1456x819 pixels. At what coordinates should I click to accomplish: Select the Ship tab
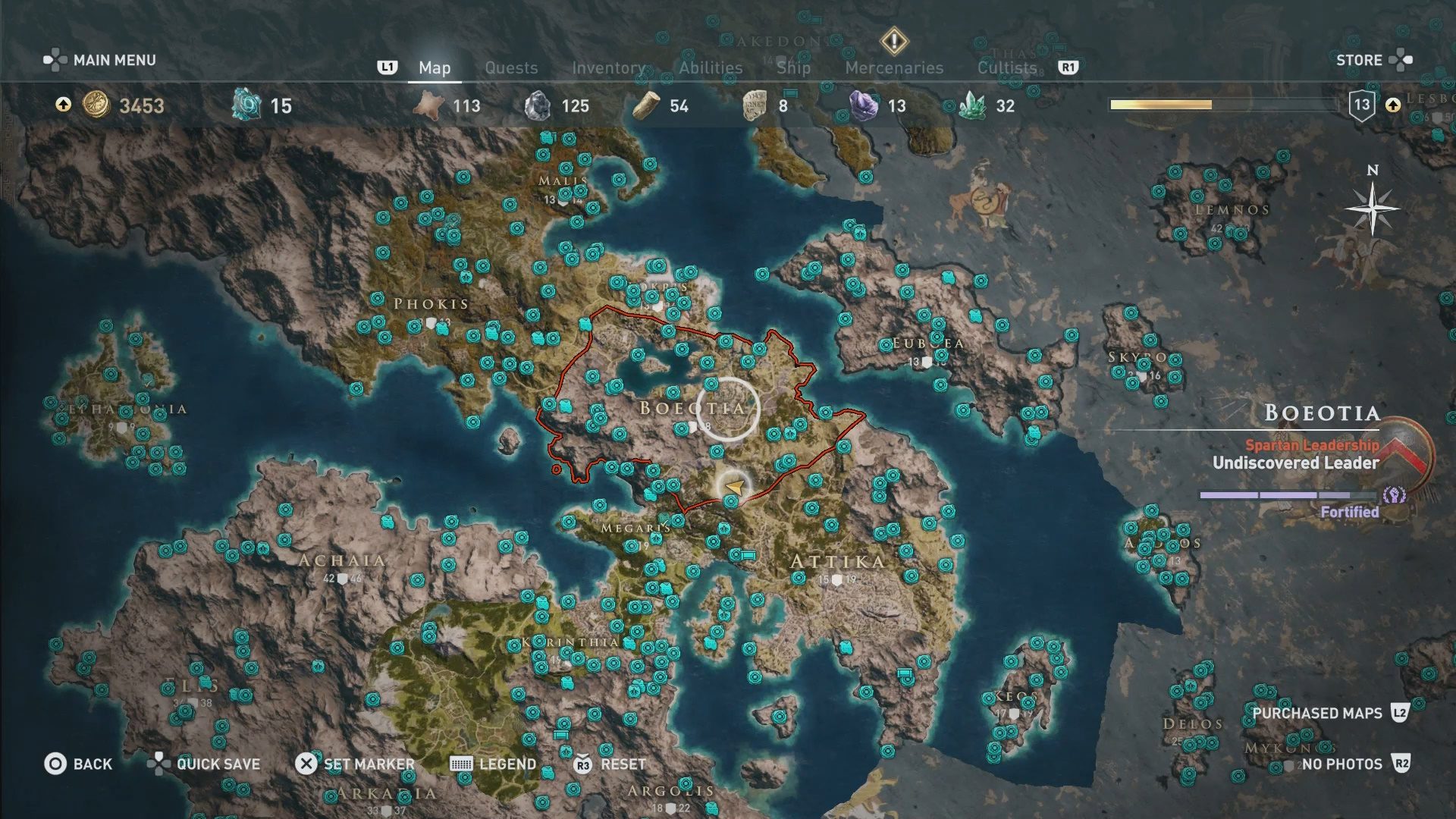click(793, 67)
